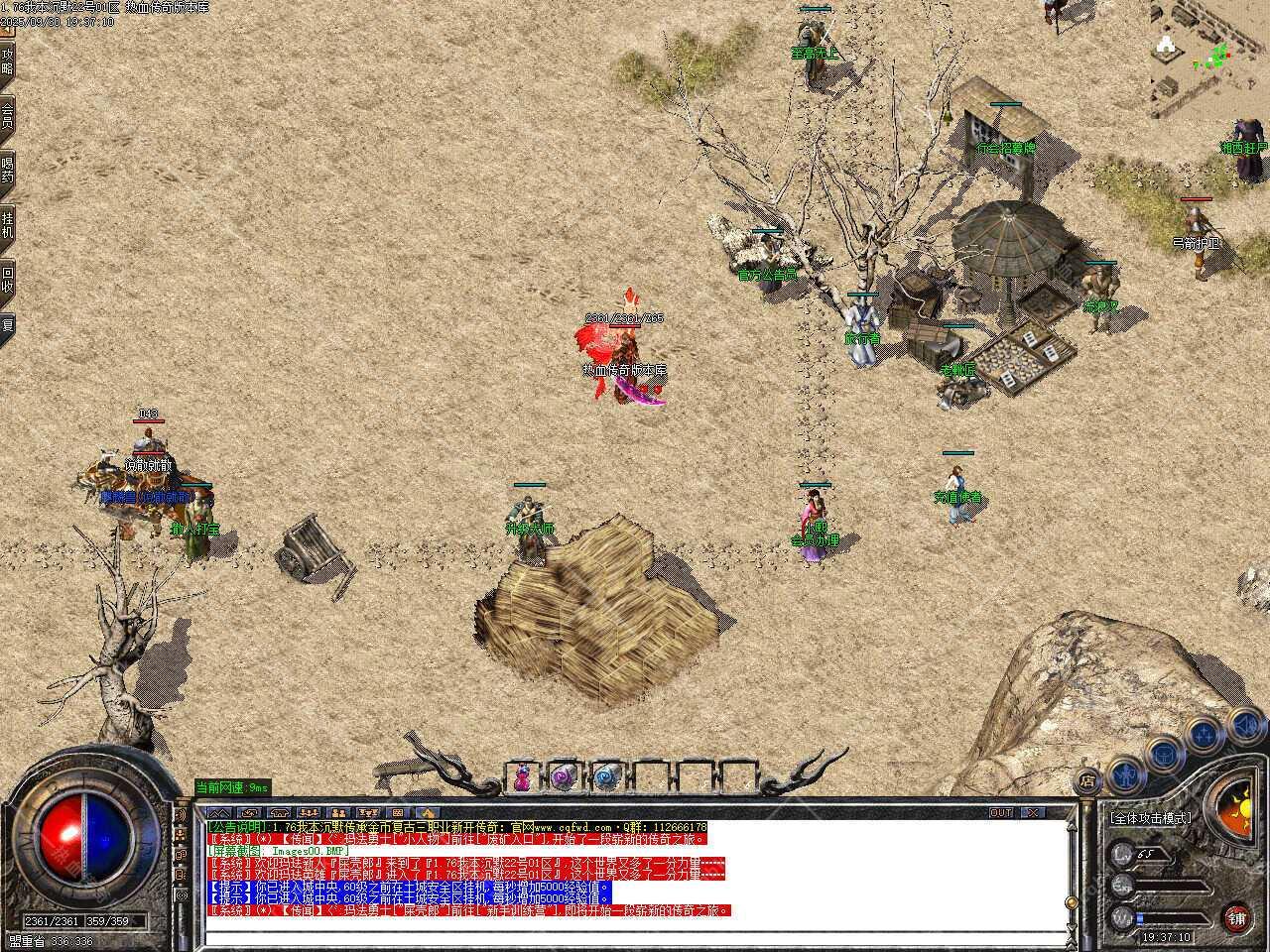
Task: Close the chat with the X button
Action: (x=1035, y=813)
